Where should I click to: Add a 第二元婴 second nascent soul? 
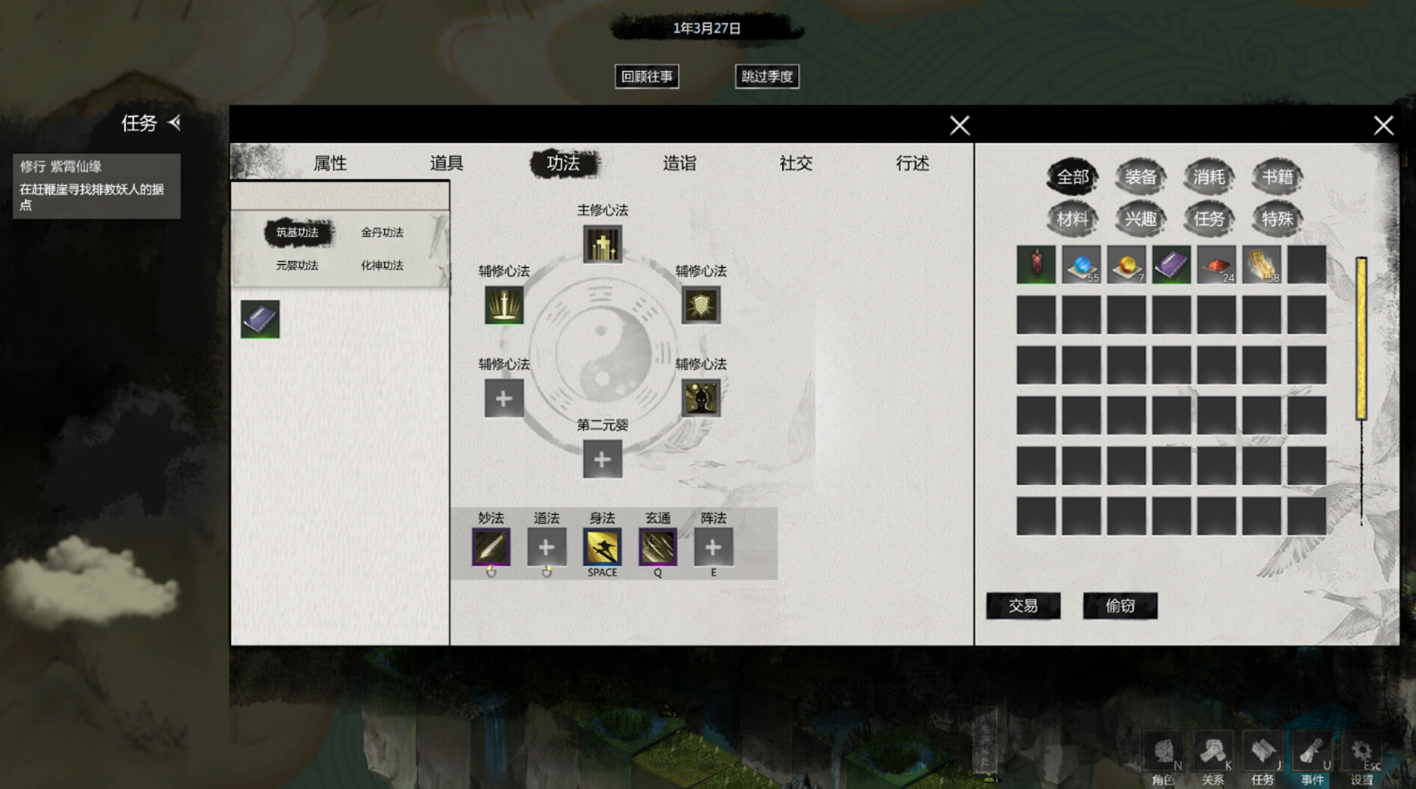(602, 459)
